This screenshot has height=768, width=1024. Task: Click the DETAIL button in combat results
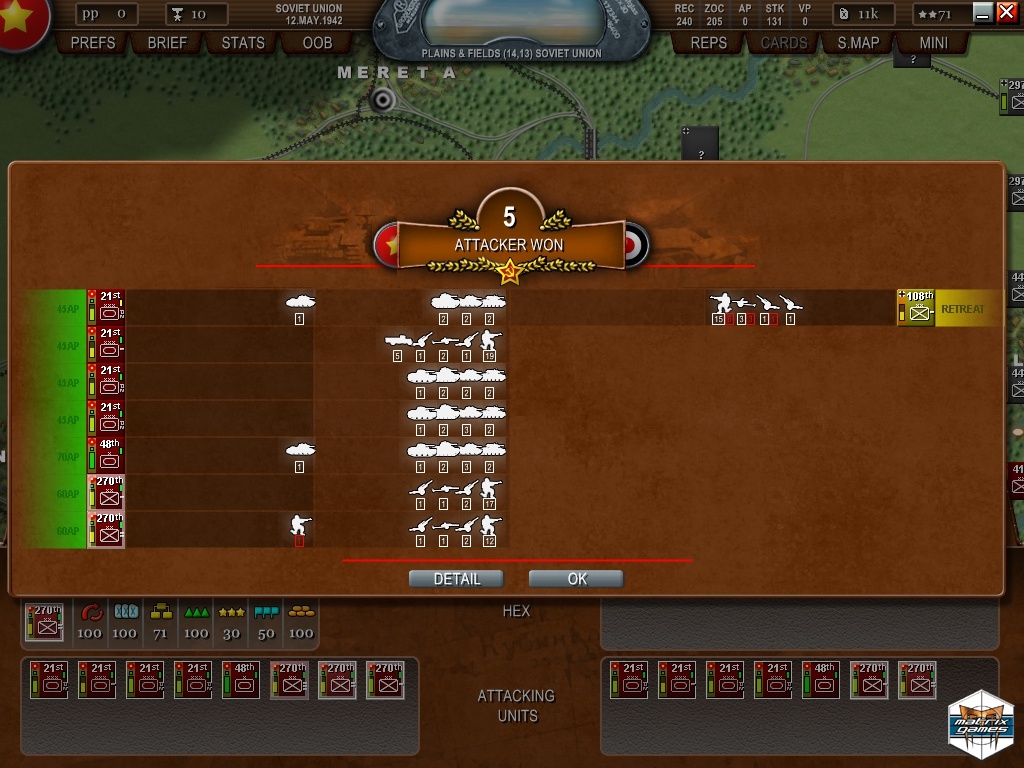456,579
